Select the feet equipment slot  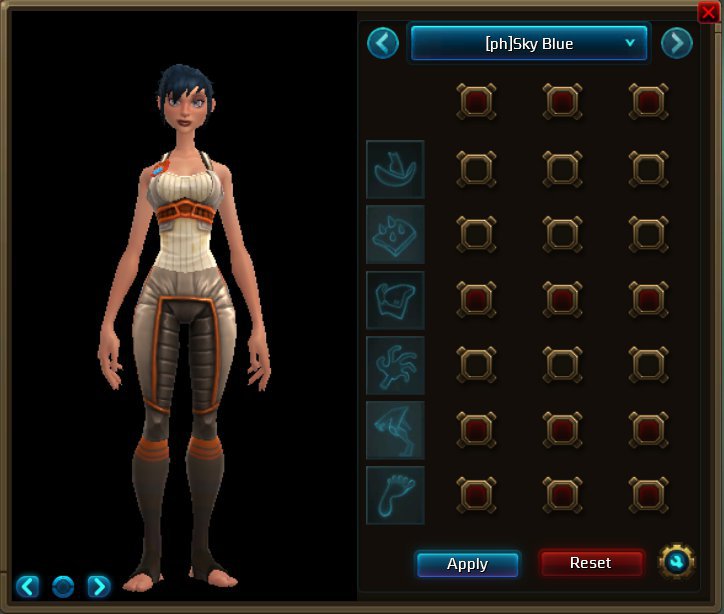[395, 495]
